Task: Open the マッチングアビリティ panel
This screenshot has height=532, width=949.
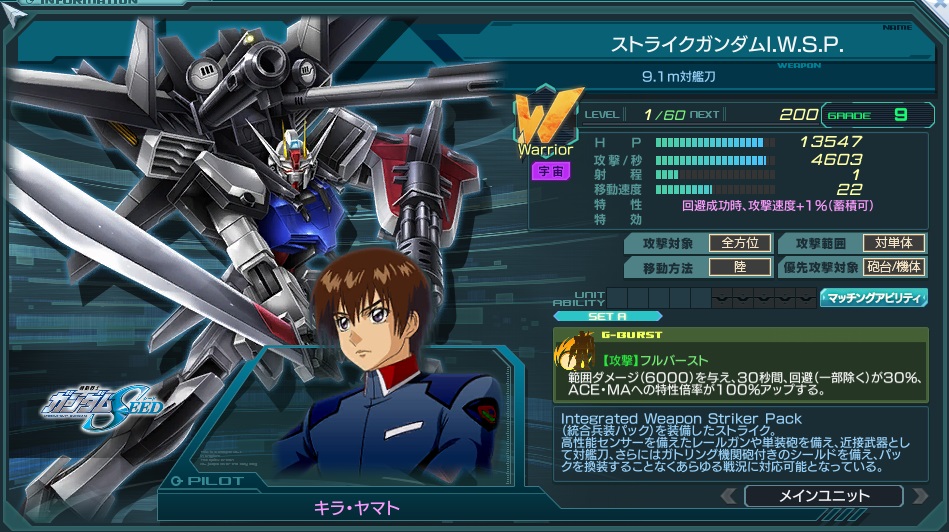Action: 873,298
